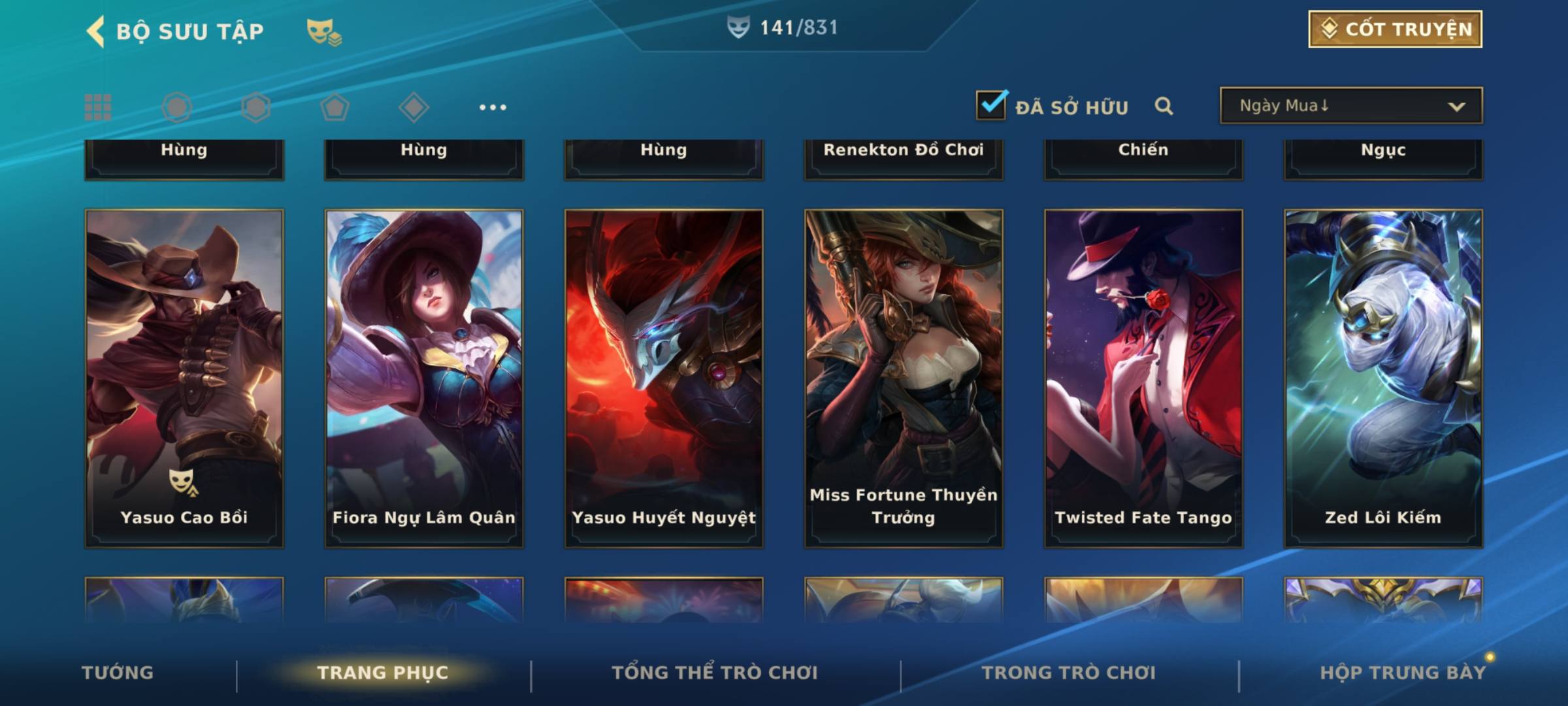Select the Zed Lôi Kiếm skin card
This screenshot has width=1568, height=706.
coord(1383,378)
